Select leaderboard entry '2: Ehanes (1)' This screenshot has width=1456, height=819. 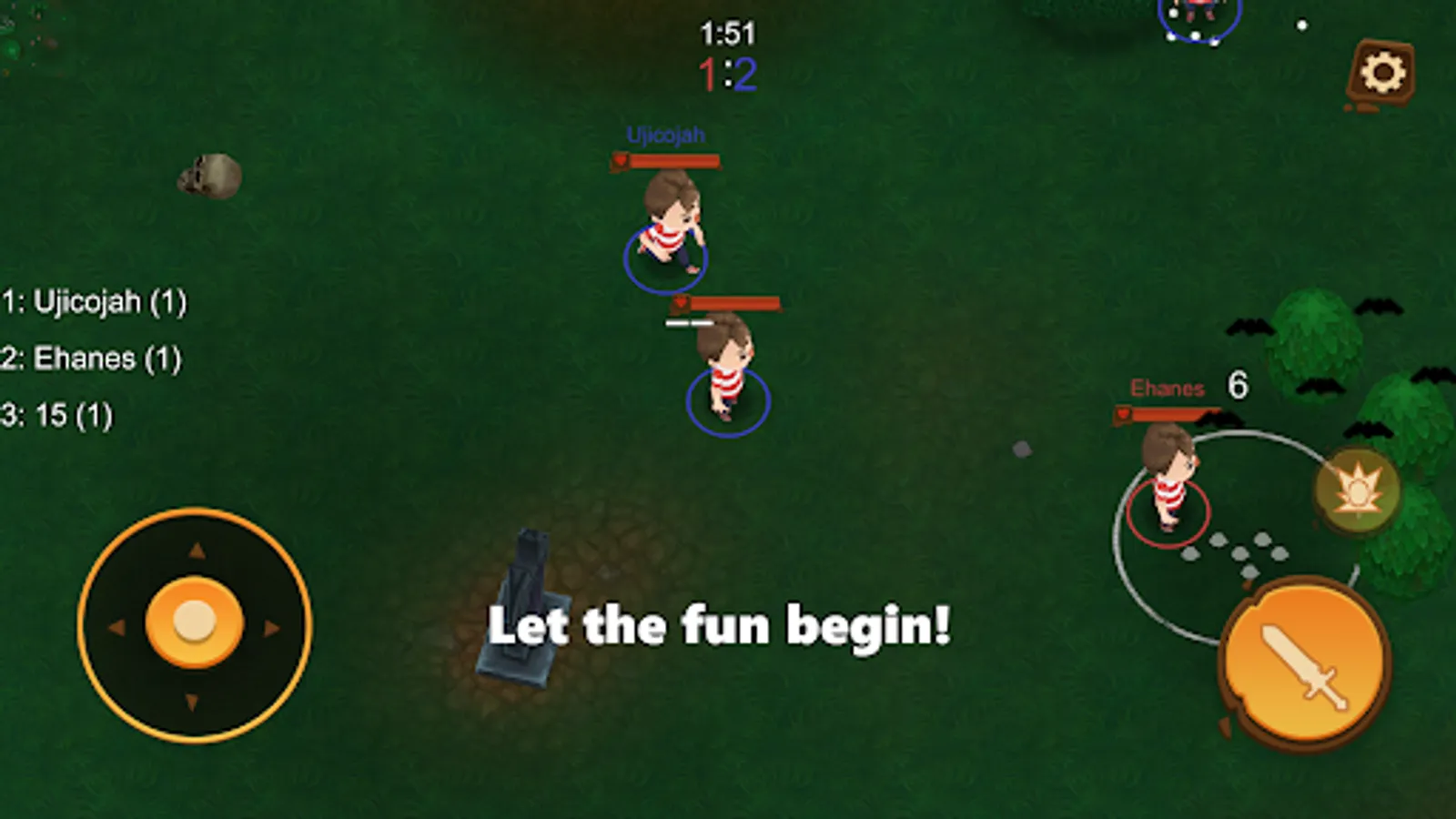91,359
